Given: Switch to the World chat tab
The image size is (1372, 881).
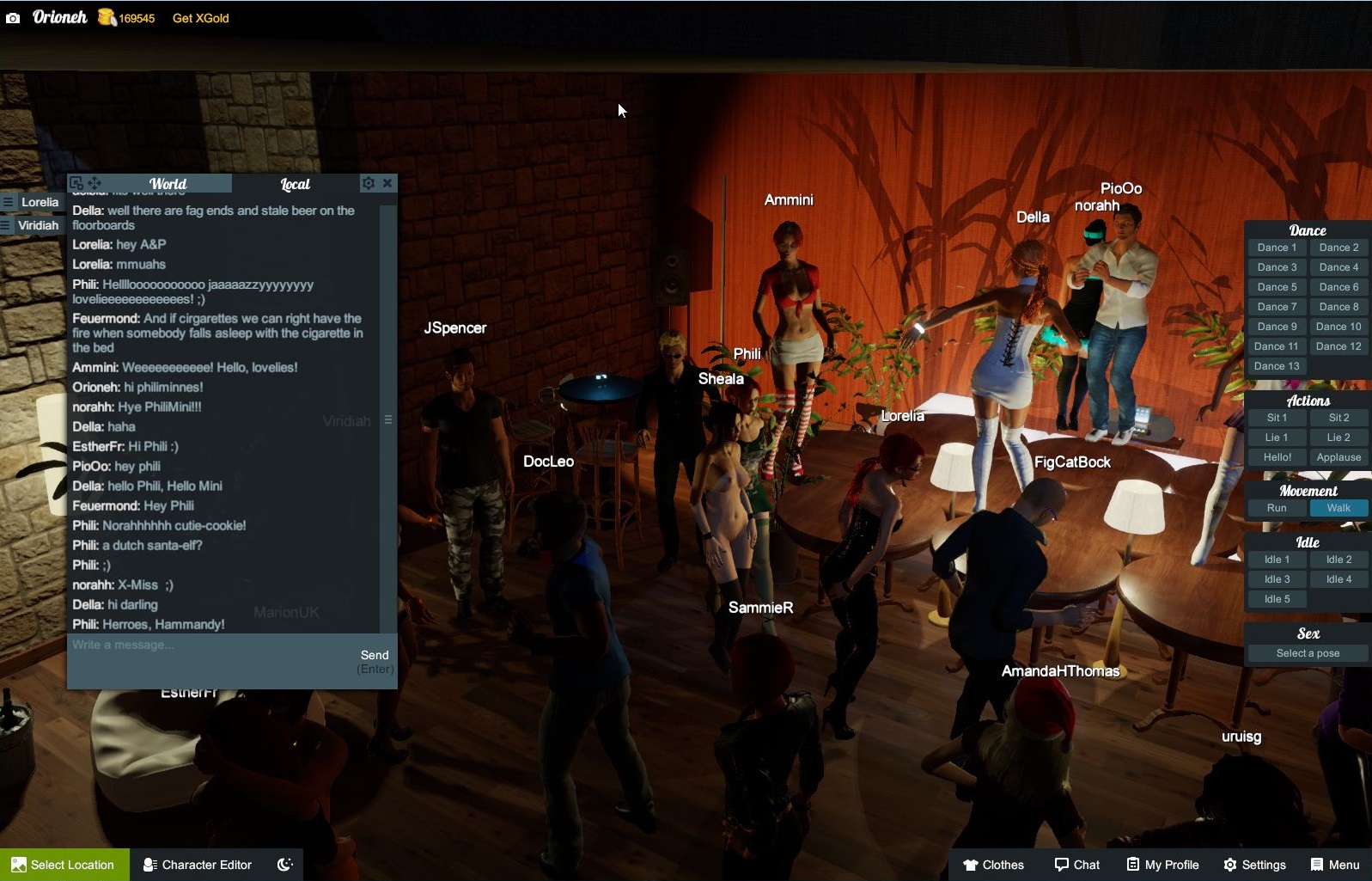Looking at the screenshot, I should pyautogui.click(x=168, y=184).
